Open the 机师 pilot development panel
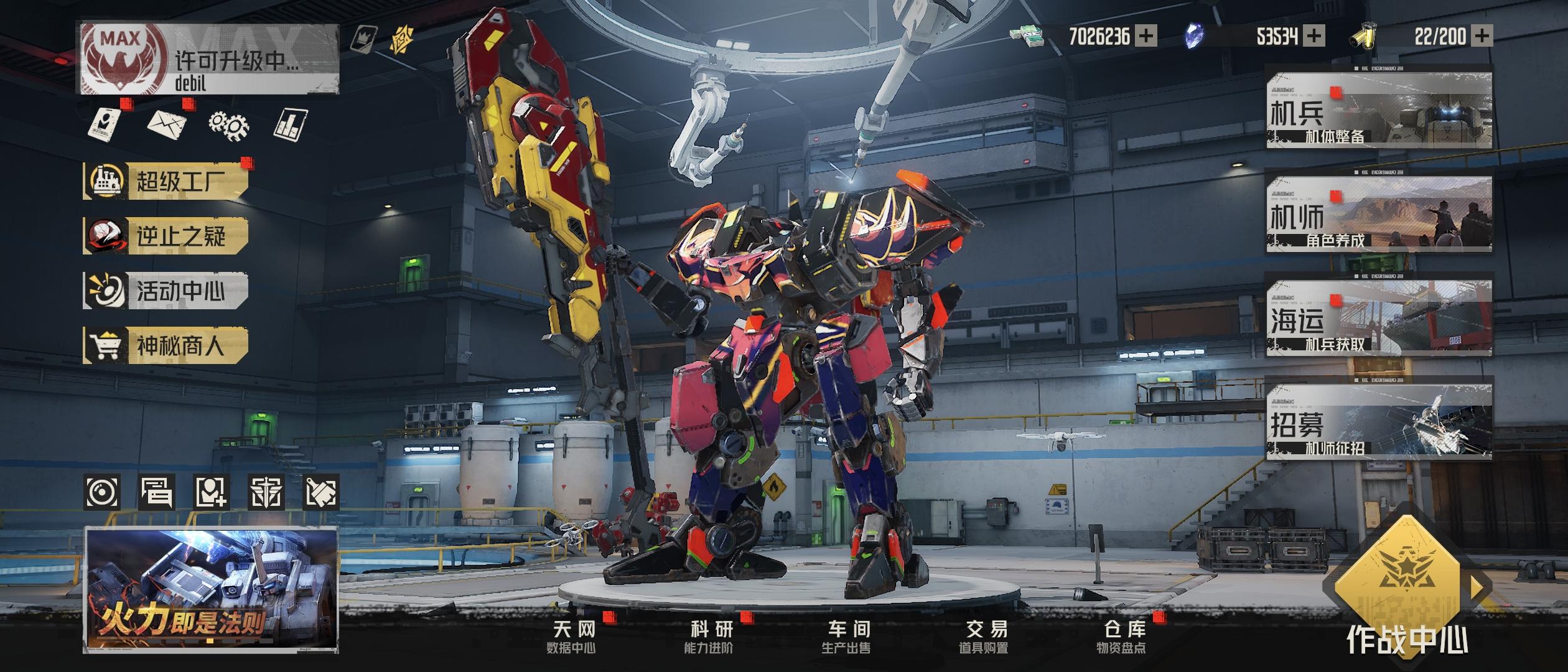 [x=1379, y=215]
